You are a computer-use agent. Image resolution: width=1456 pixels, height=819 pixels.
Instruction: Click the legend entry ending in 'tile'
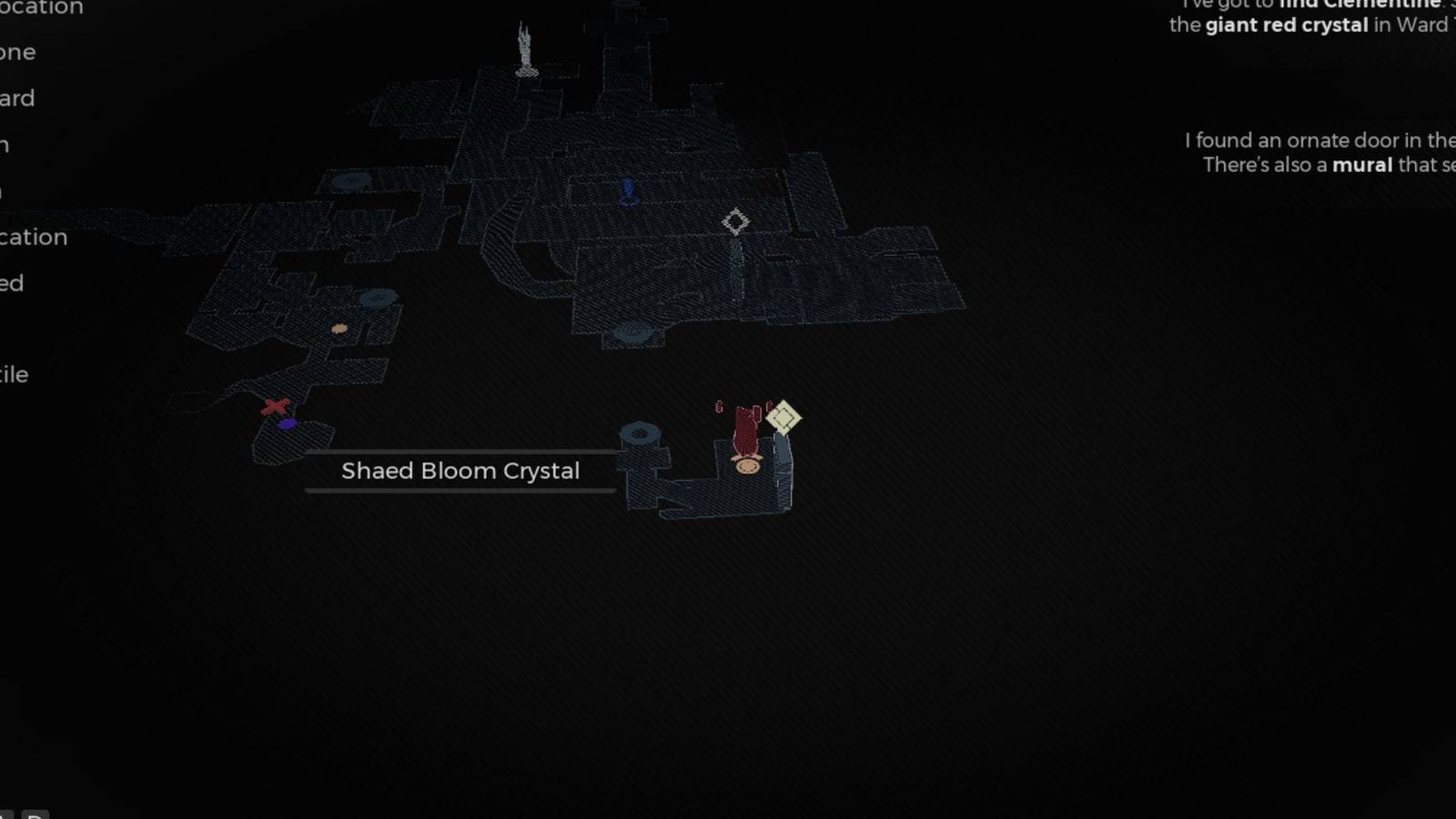pyautogui.click(x=14, y=374)
